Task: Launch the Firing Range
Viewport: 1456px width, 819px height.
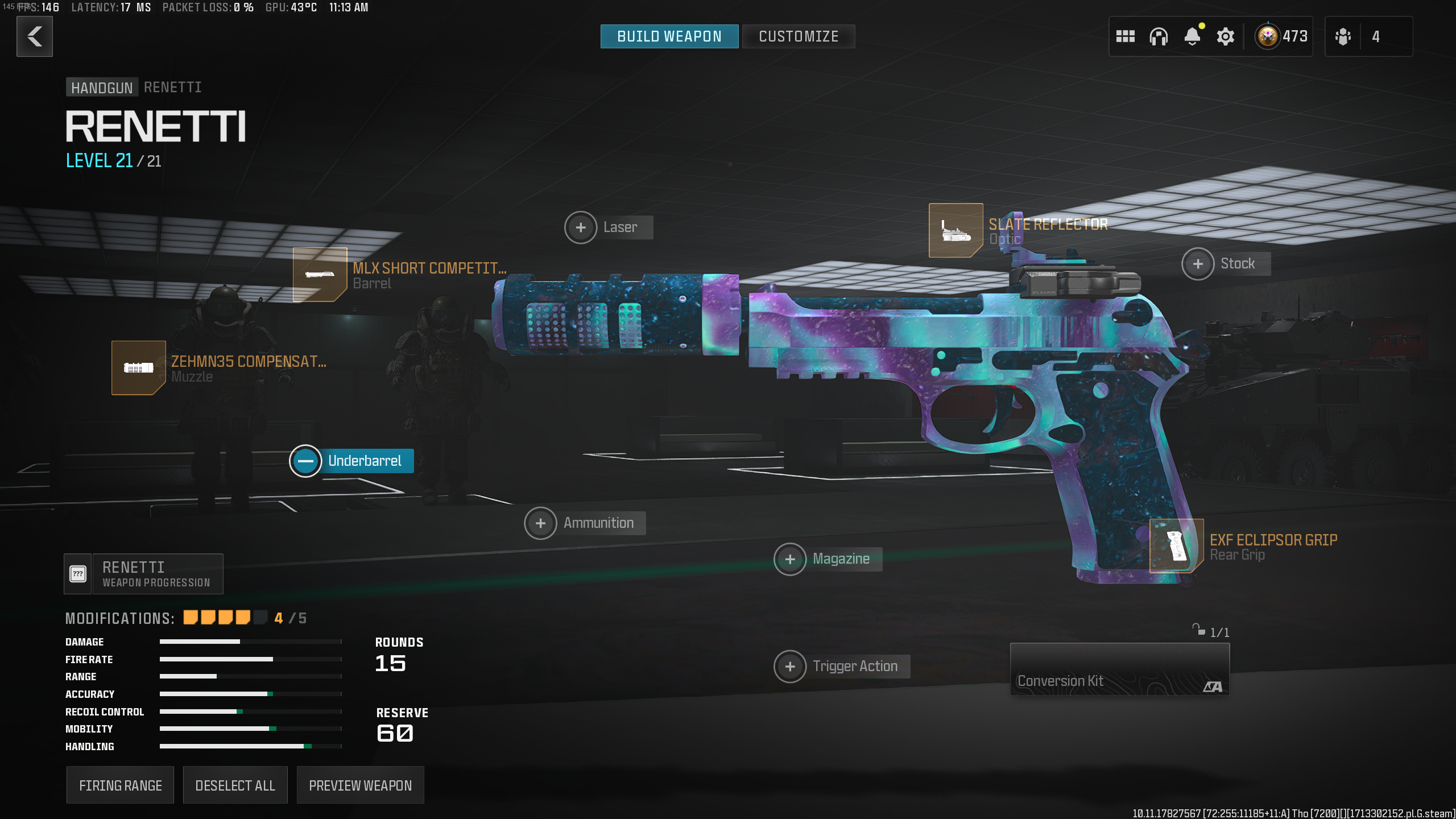Action: (x=120, y=785)
